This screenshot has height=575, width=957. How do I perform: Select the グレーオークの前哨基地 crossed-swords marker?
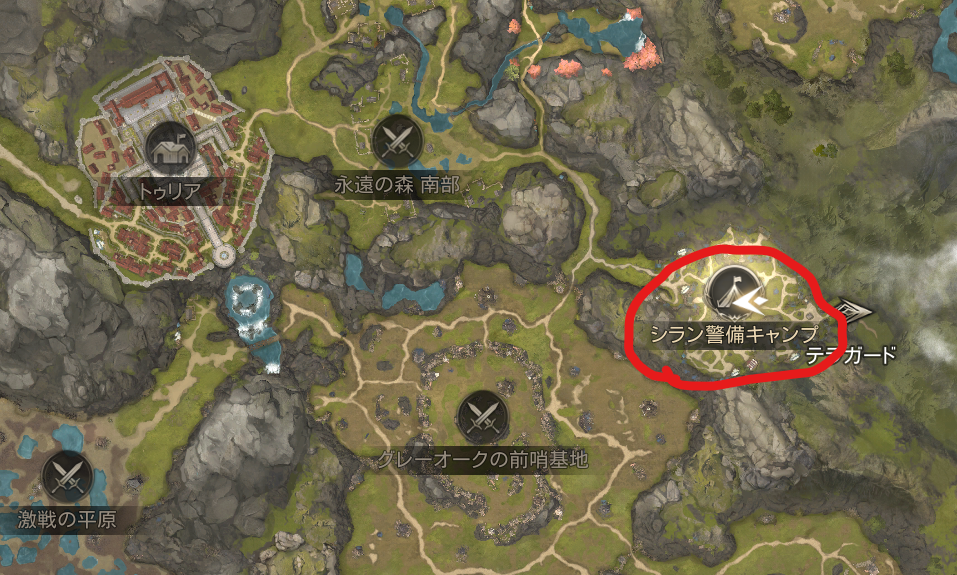(x=481, y=415)
